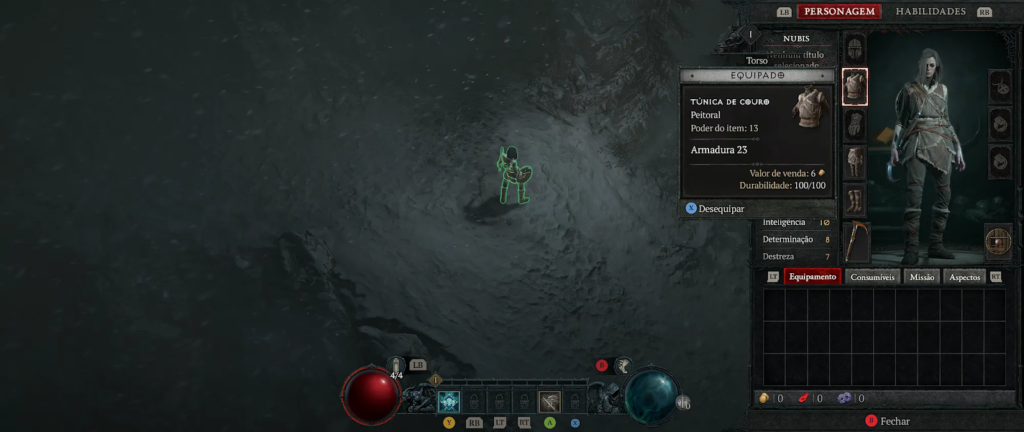Activate the glowing blue skull skill
This screenshot has height=432, width=1024.
tap(449, 402)
